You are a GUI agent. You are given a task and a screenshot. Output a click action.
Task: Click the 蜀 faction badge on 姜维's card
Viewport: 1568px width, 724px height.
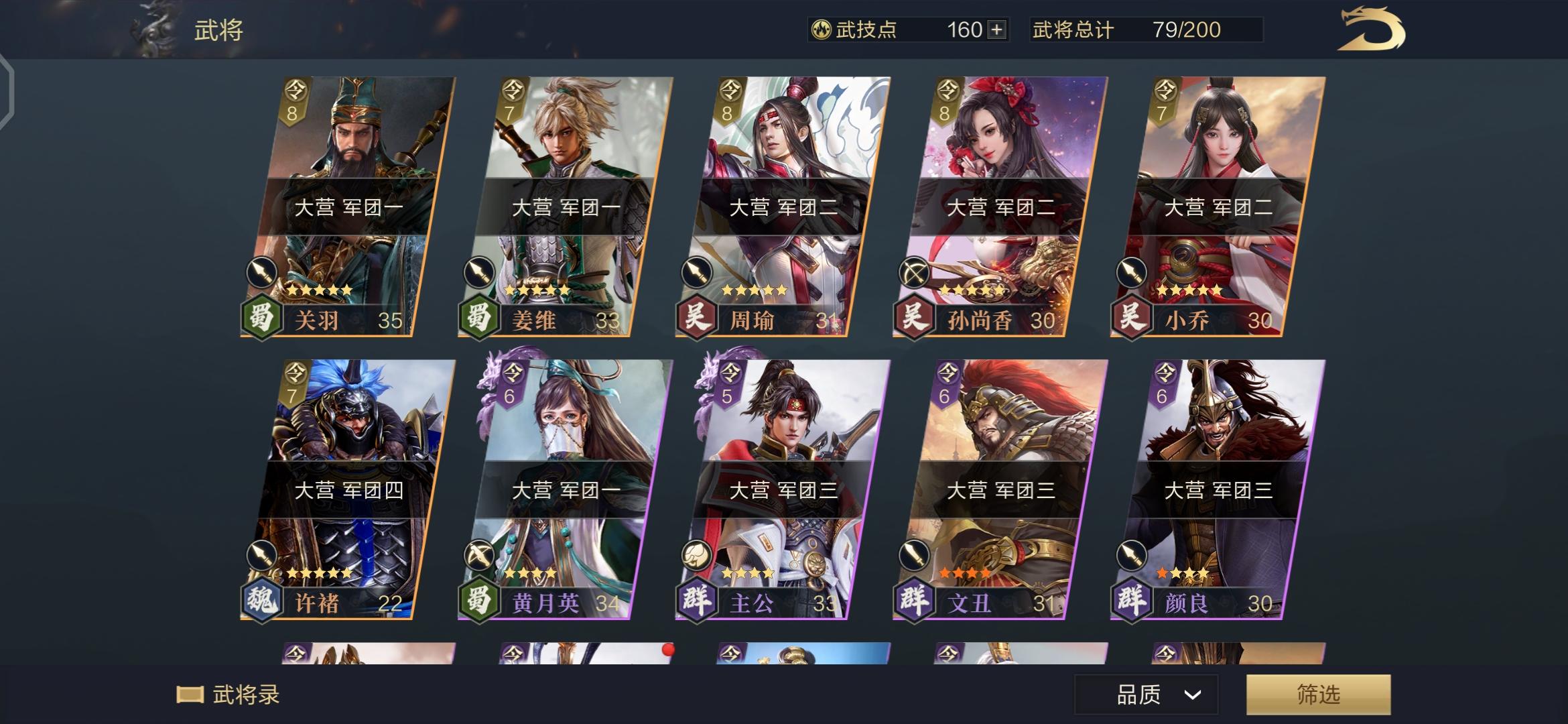pyautogui.click(x=479, y=320)
